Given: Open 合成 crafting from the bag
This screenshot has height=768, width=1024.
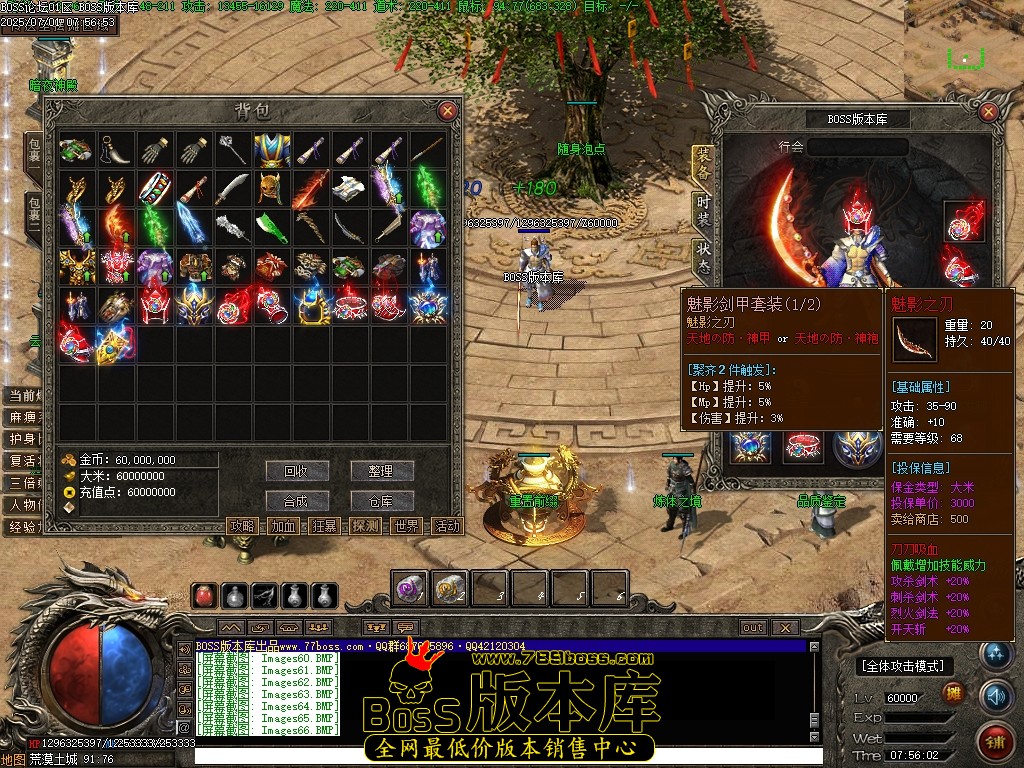Looking at the screenshot, I should [297, 501].
